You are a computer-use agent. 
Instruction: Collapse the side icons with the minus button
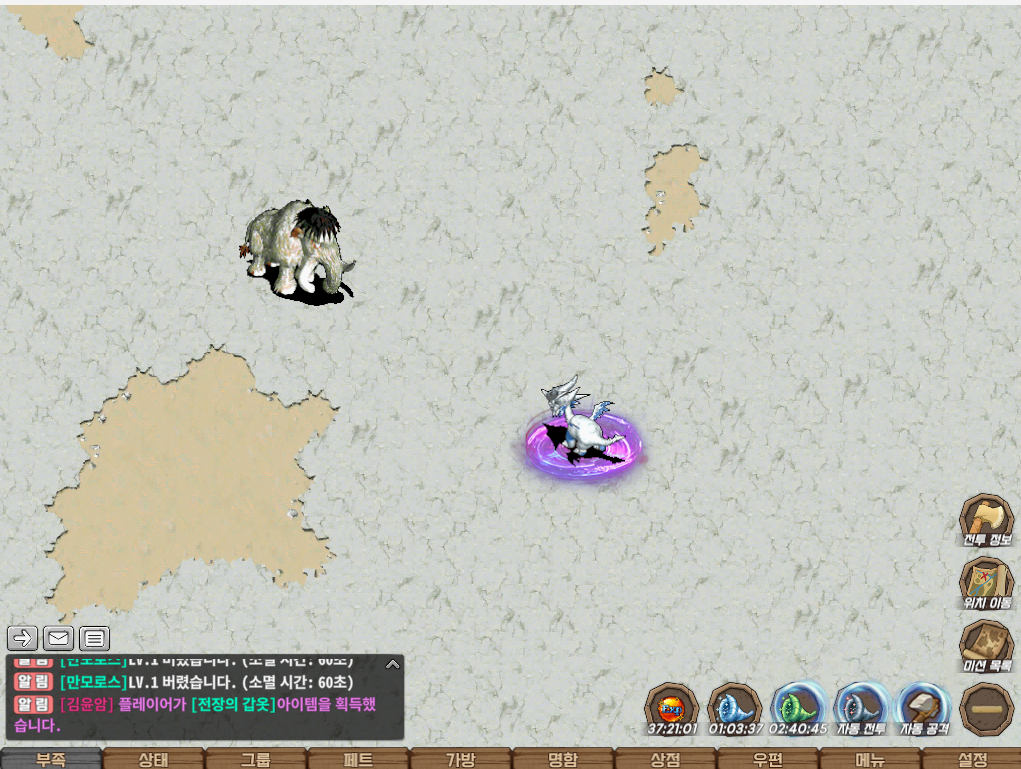click(x=986, y=708)
